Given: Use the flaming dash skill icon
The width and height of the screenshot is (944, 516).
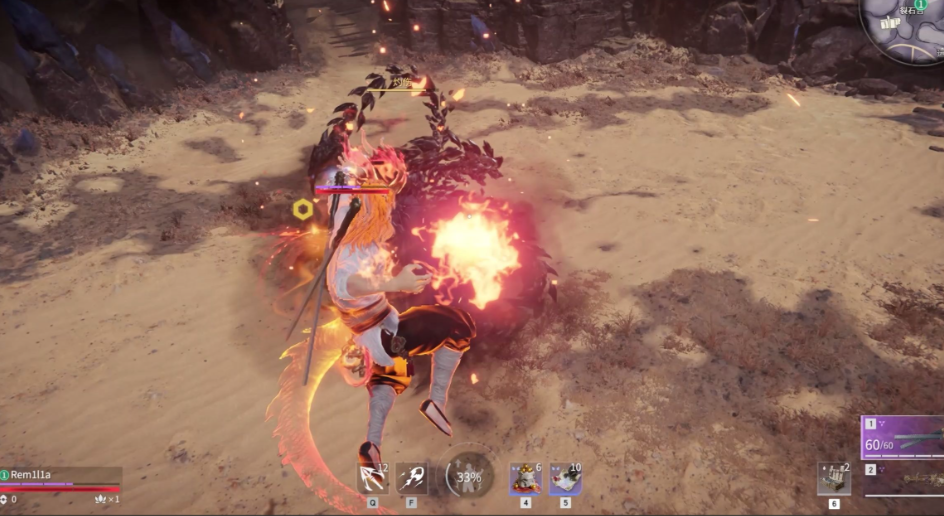Looking at the screenshot, I should [x=412, y=477].
